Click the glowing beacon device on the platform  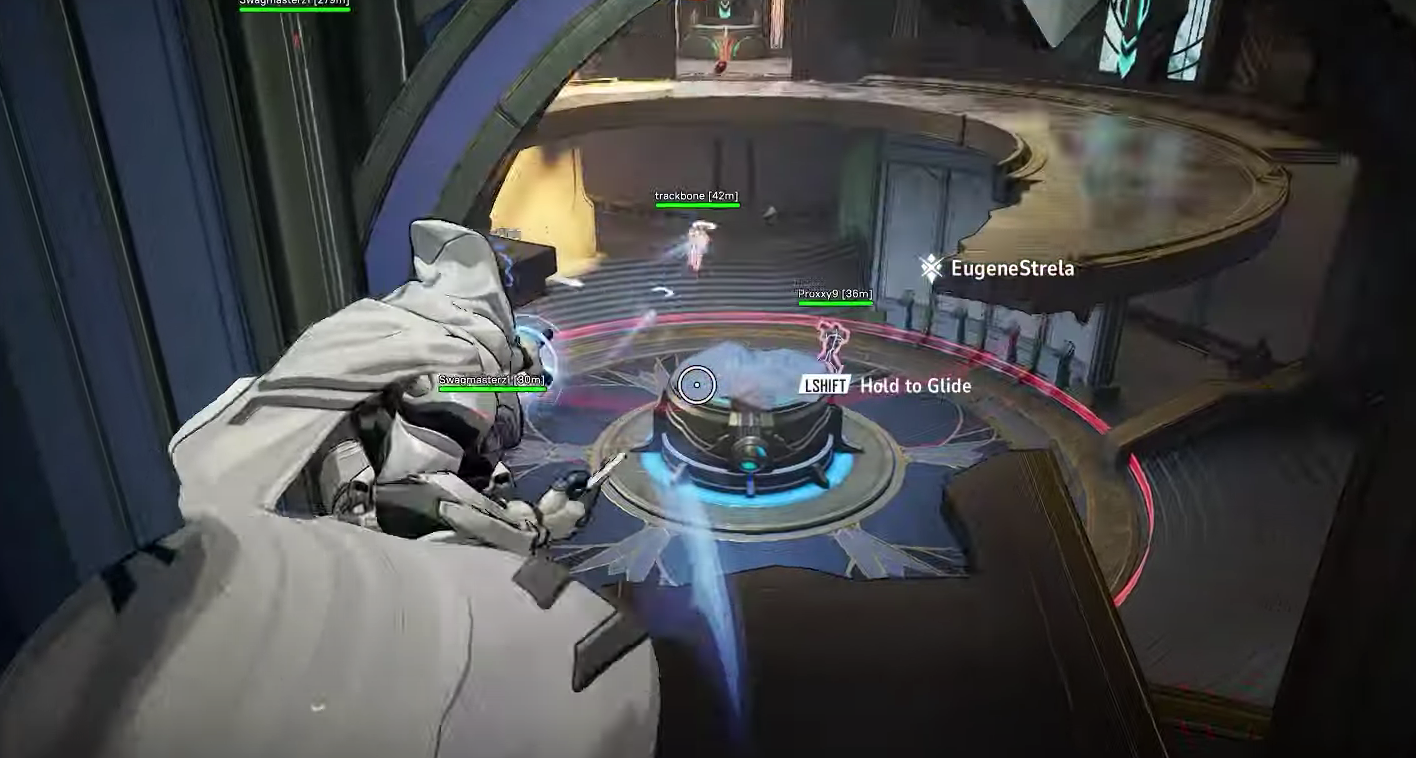pyautogui.click(x=750, y=440)
